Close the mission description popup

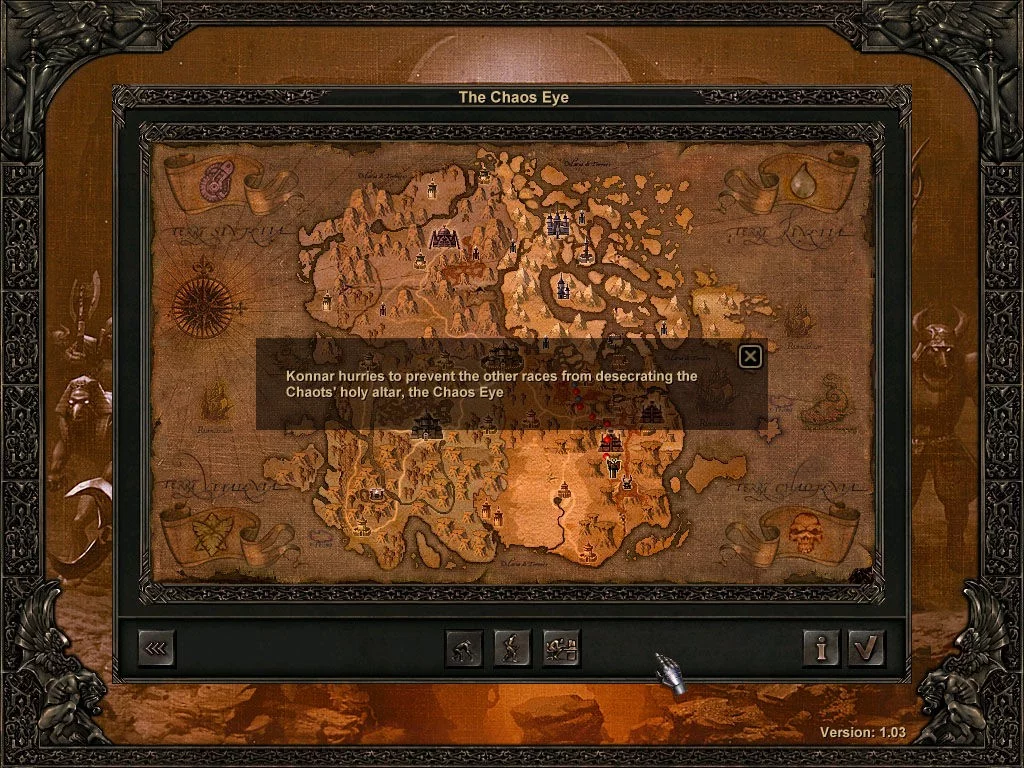pos(750,356)
